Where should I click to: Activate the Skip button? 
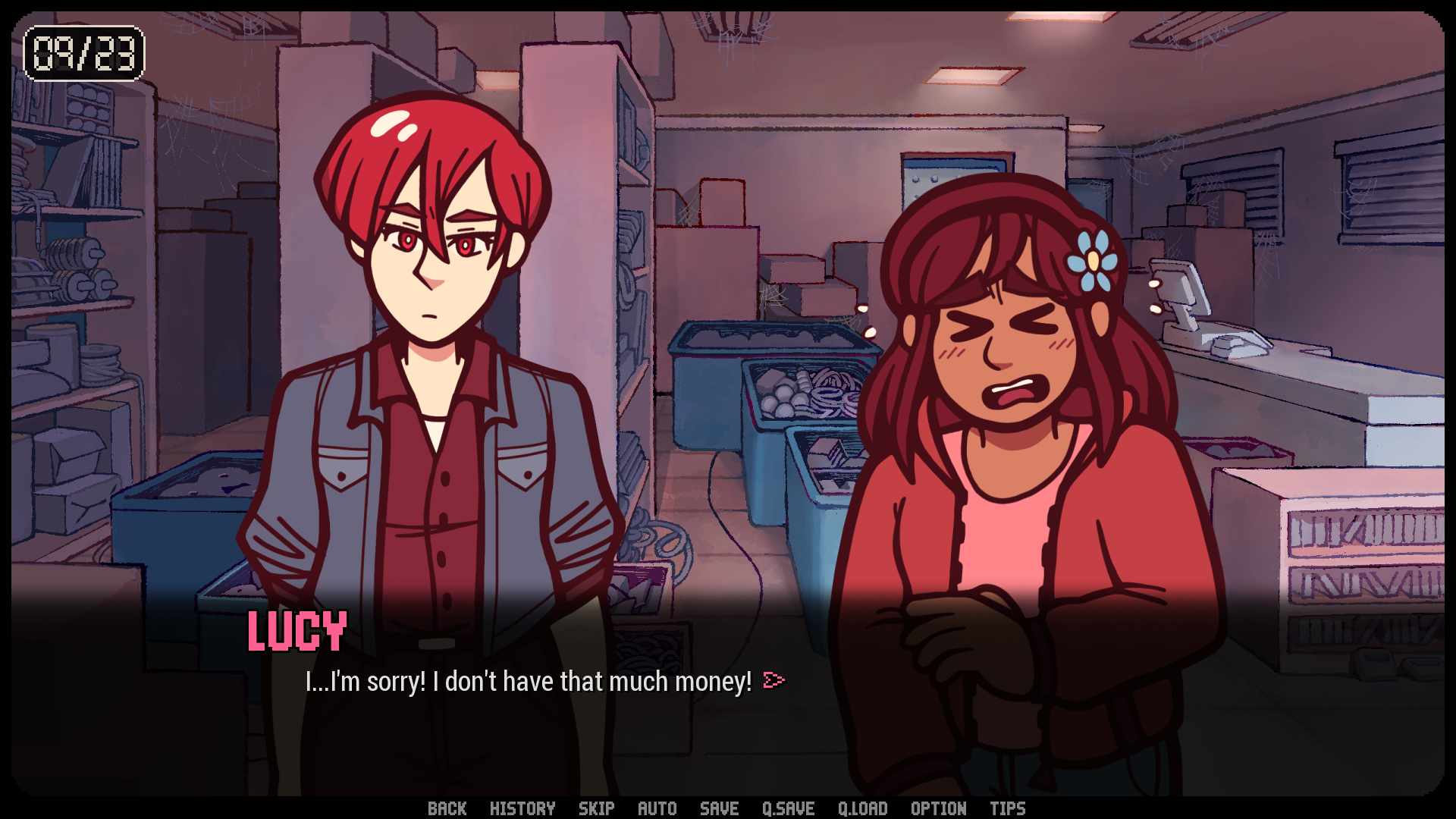[x=596, y=808]
